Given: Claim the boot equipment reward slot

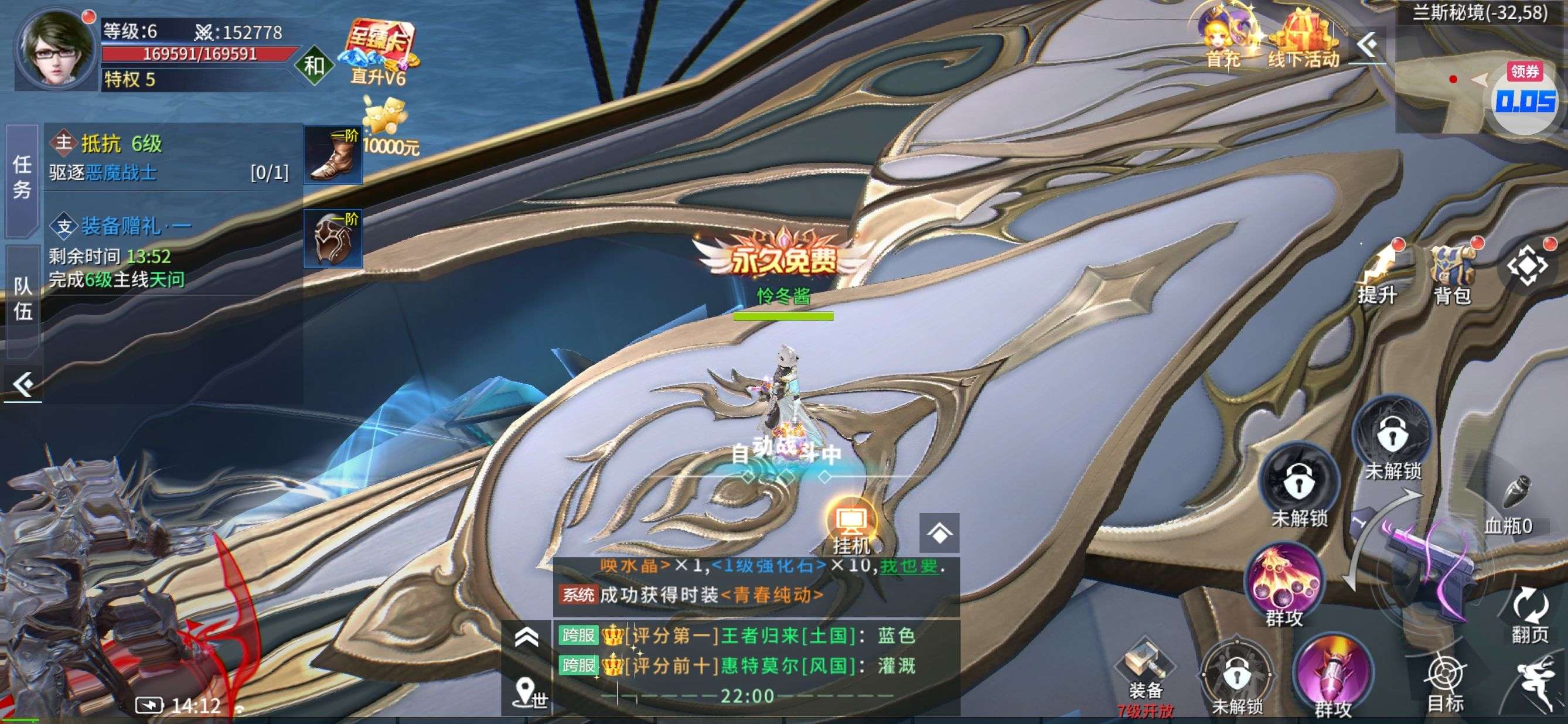Looking at the screenshot, I should [x=333, y=155].
